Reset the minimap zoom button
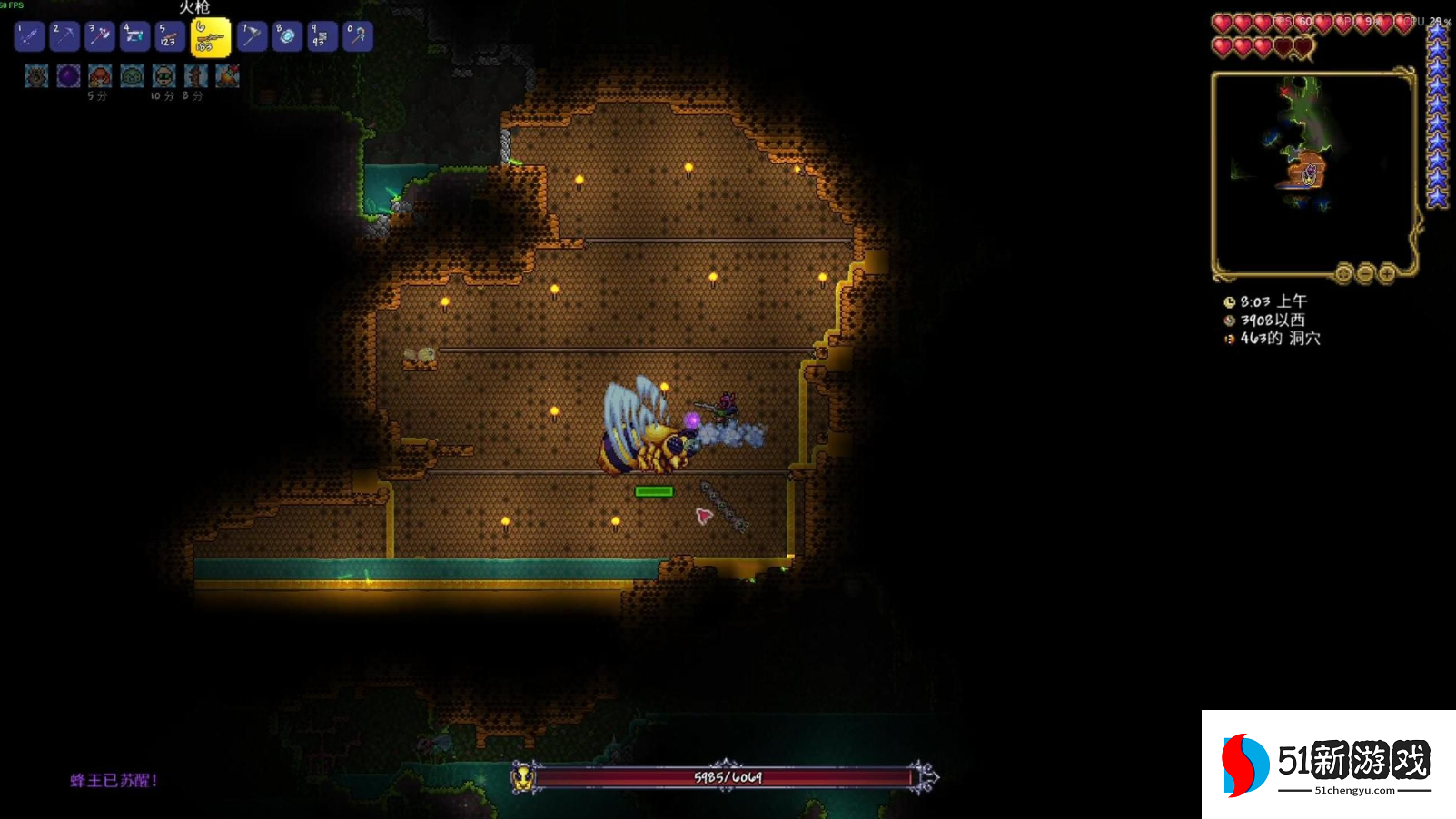This screenshot has height=819, width=1456. pos(1343,273)
